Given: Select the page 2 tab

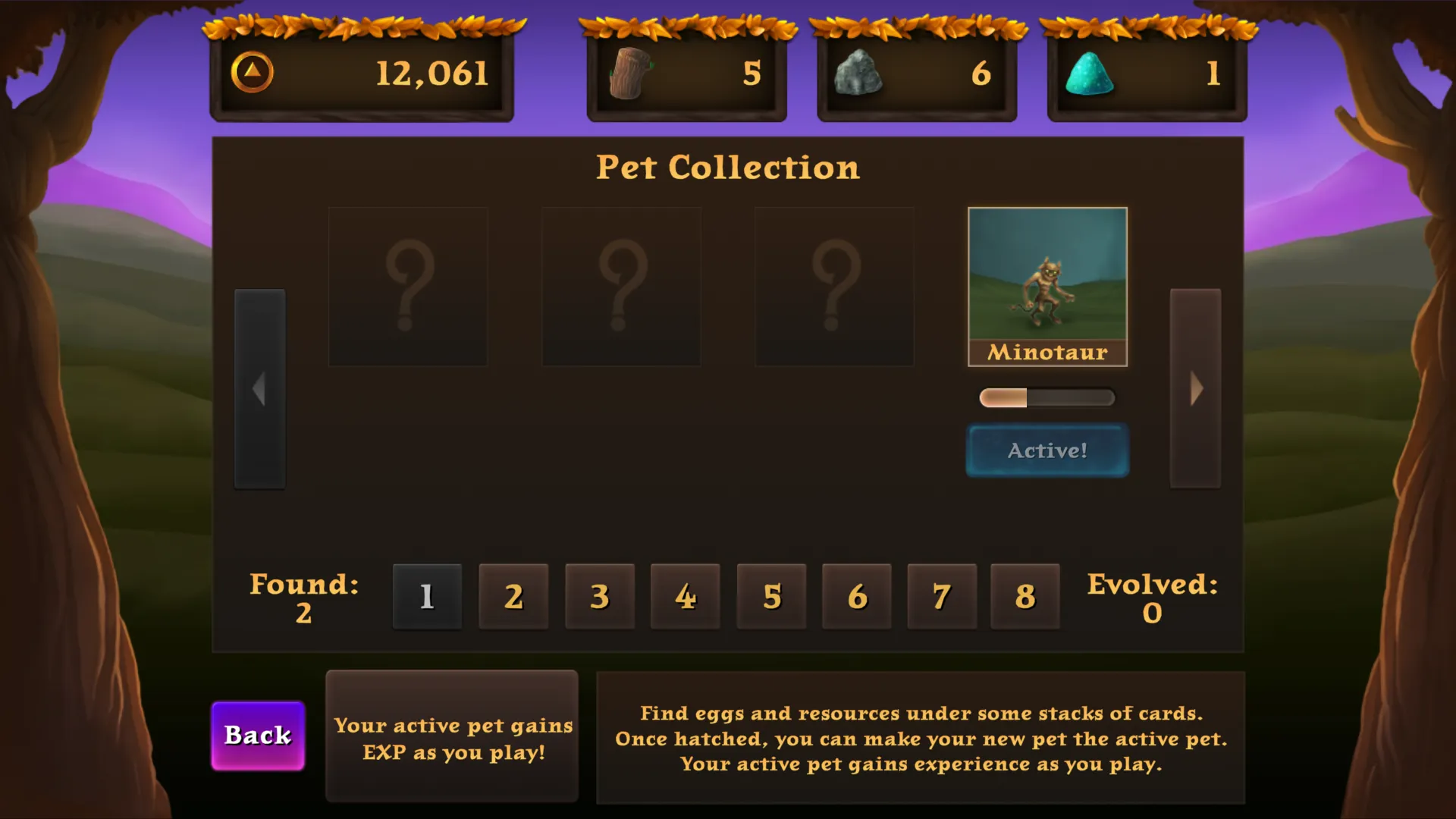Looking at the screenshot, I should pos(513,596).
